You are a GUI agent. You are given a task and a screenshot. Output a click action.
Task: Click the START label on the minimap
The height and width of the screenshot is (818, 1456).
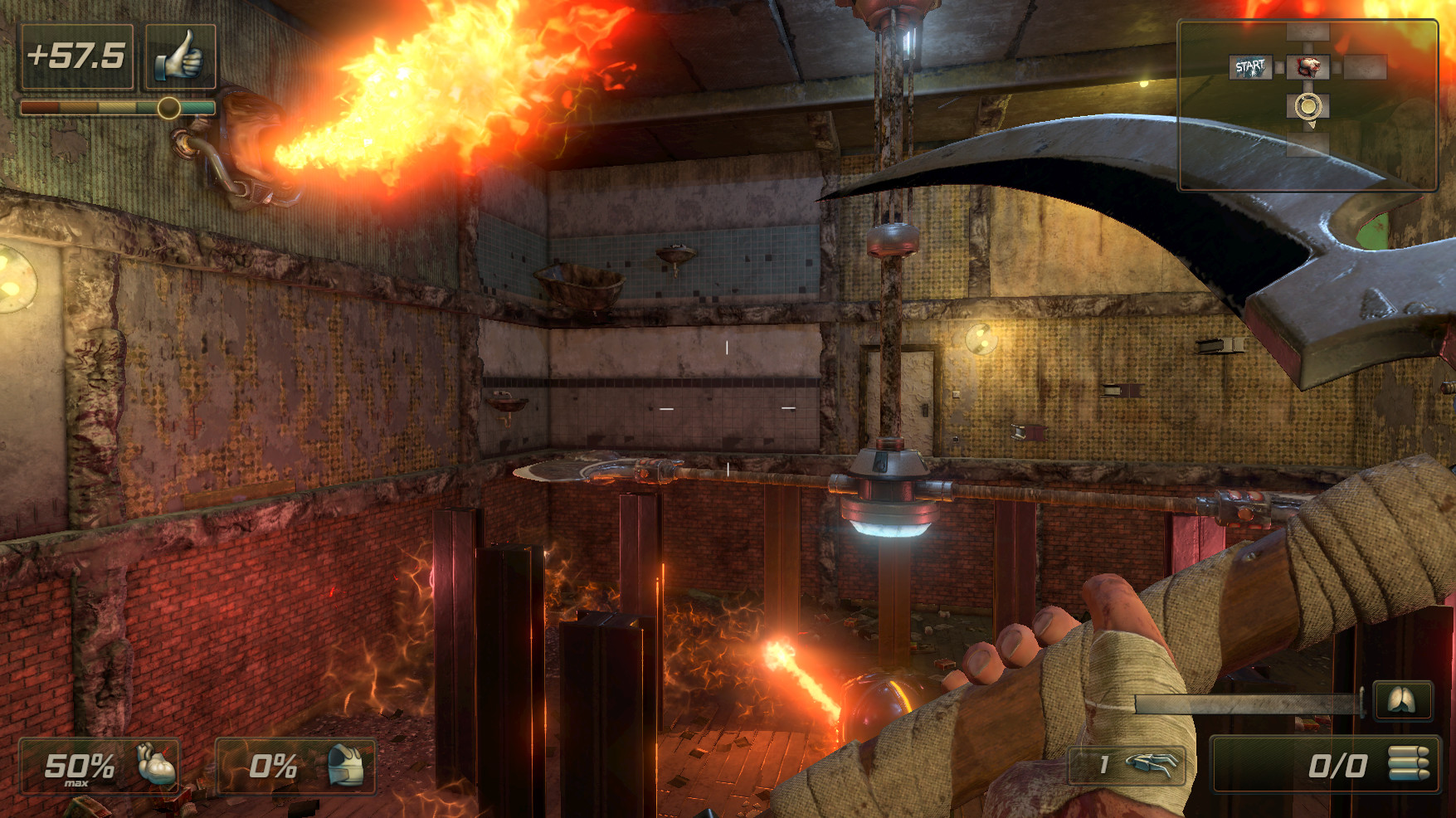coord(1250,65)
